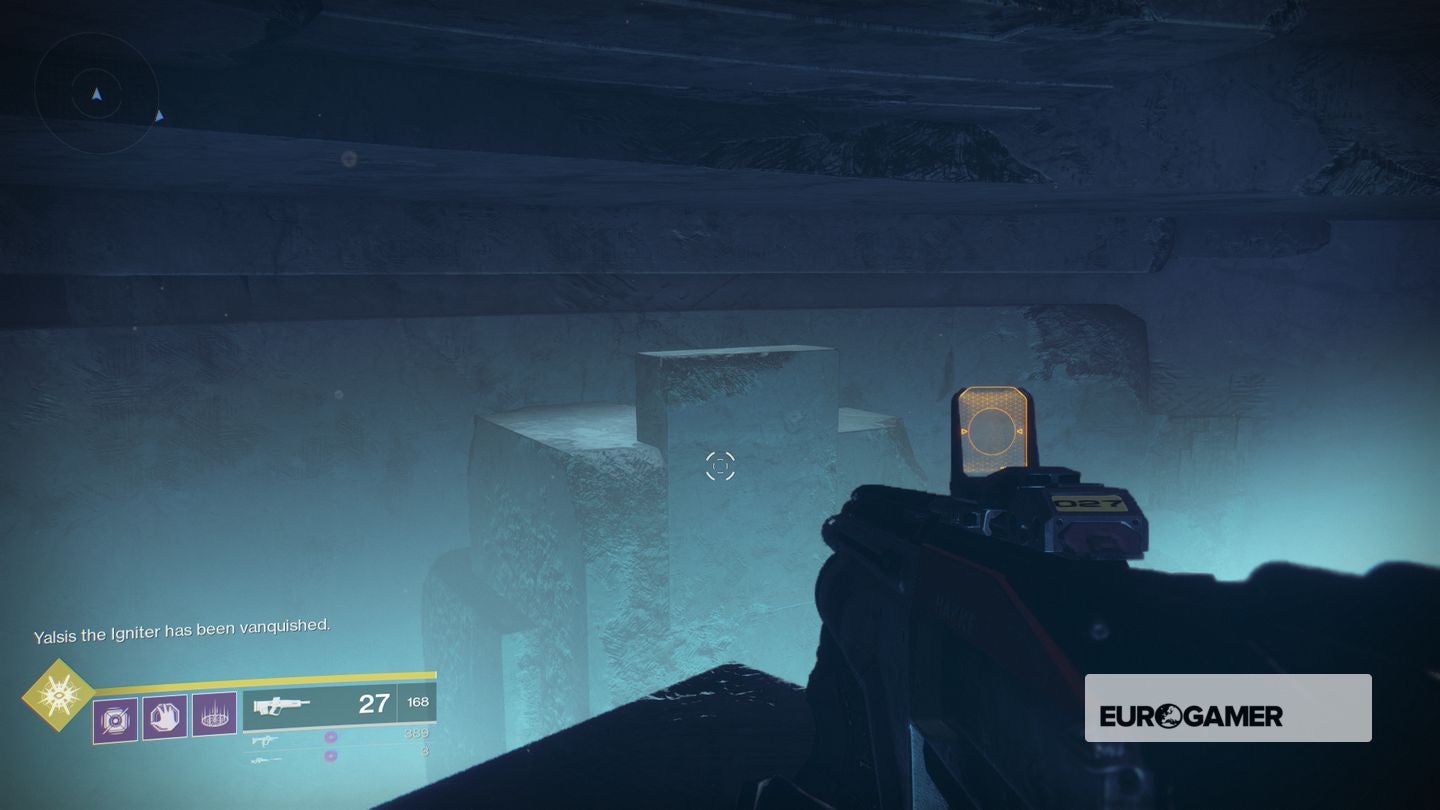Screen dimensions: 1440x810
Task: Click the grenade ability icon
Action: click(x=114, y=720)
